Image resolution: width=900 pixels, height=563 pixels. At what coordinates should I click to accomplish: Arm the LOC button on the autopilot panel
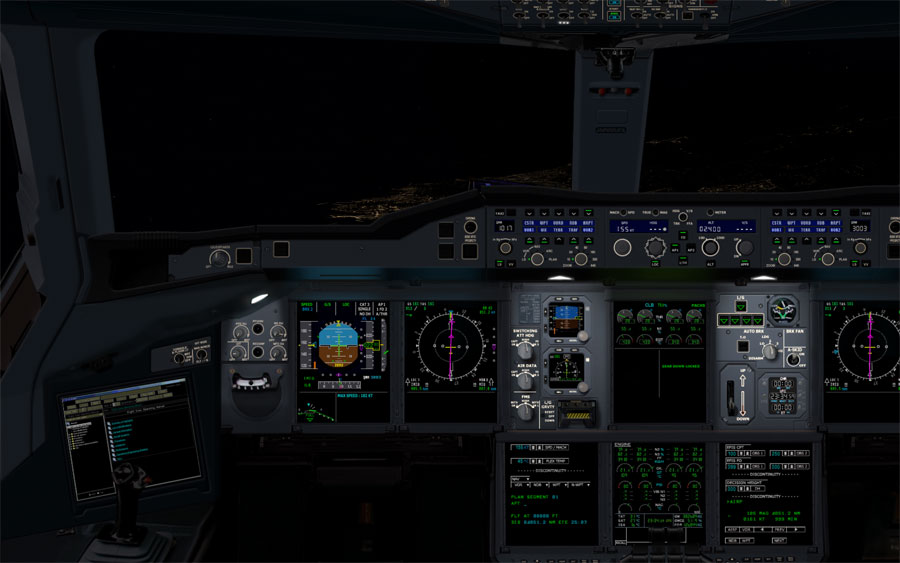[655, 262]
